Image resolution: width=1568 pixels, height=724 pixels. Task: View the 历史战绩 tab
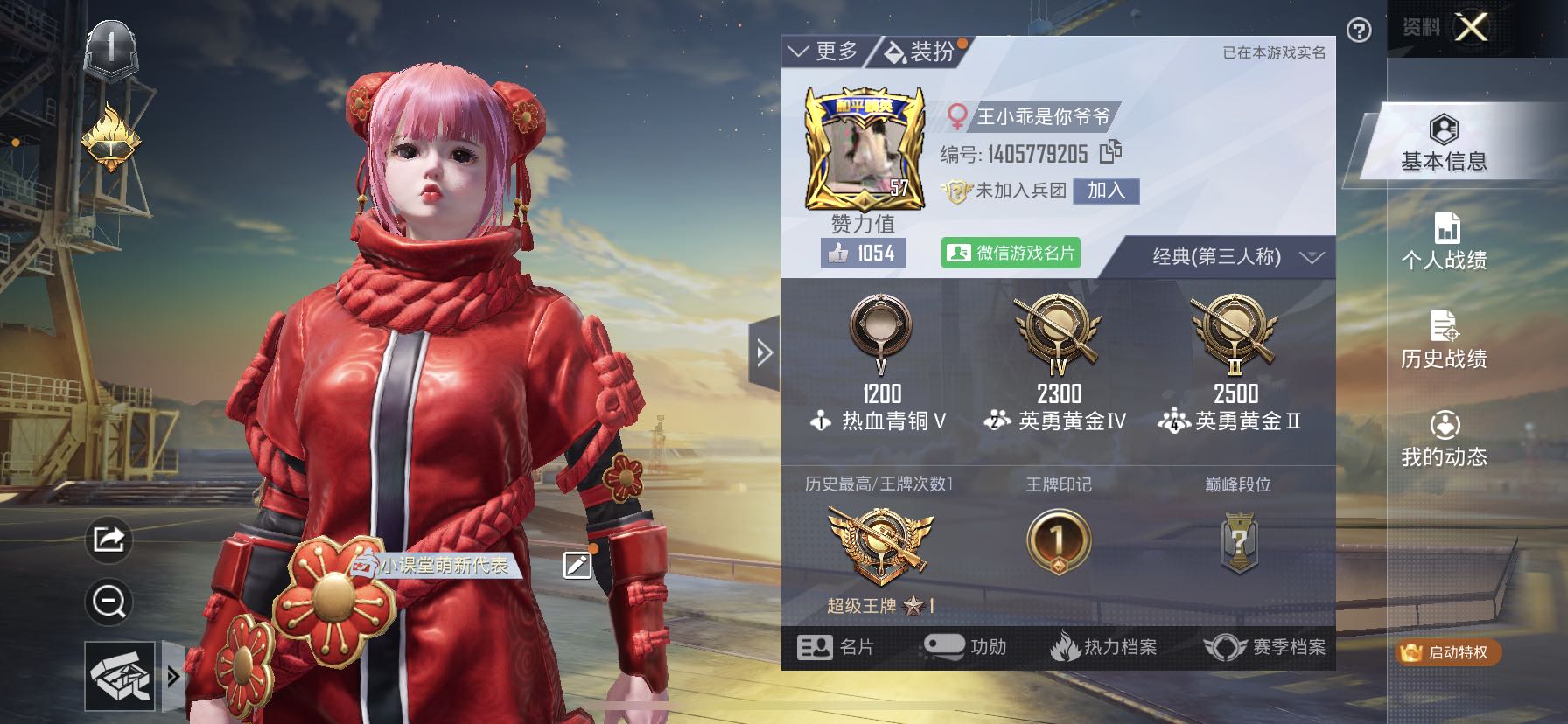[1444, 339]
